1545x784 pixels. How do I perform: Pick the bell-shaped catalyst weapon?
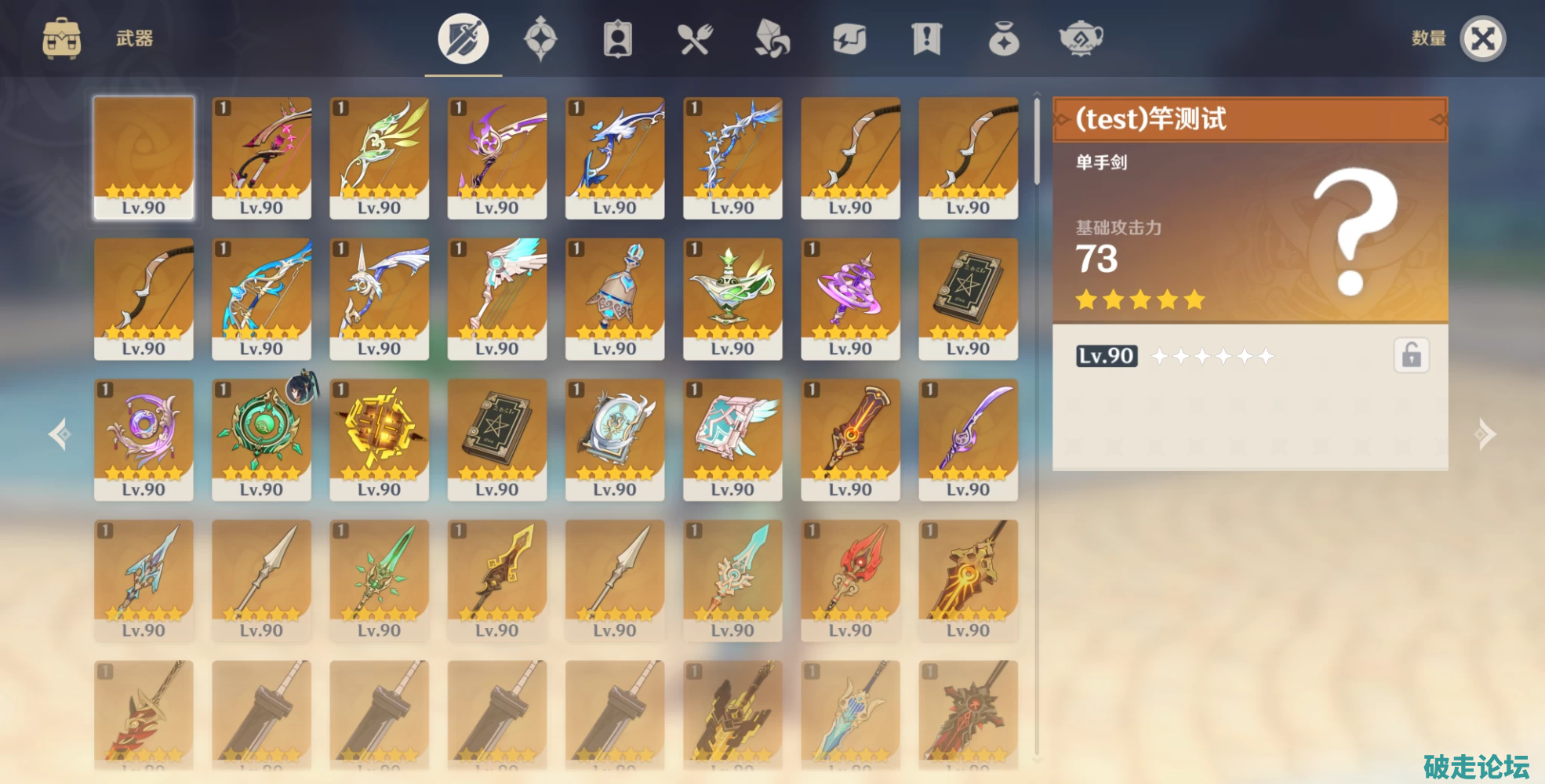point(615,299)
